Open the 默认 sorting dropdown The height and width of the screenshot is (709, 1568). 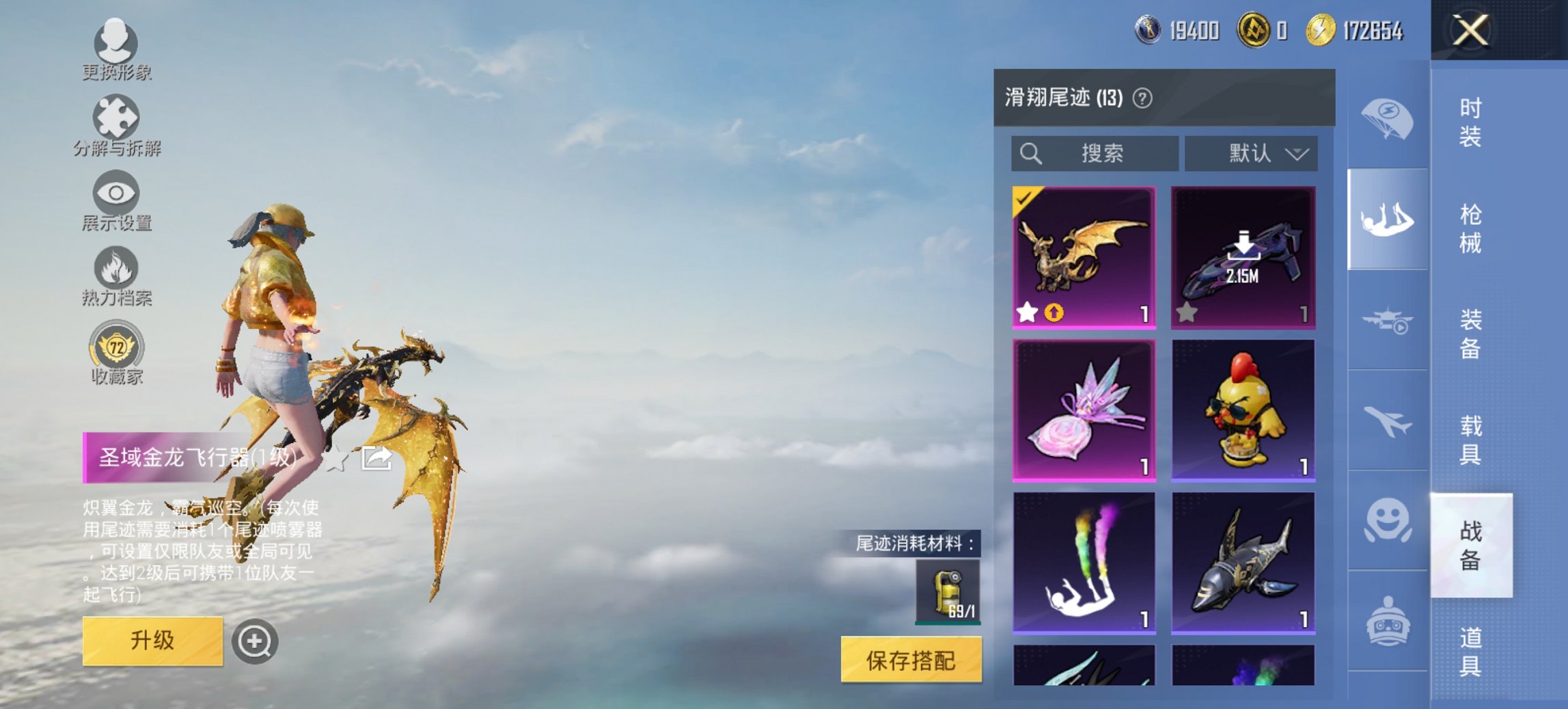click(1250, 154)
